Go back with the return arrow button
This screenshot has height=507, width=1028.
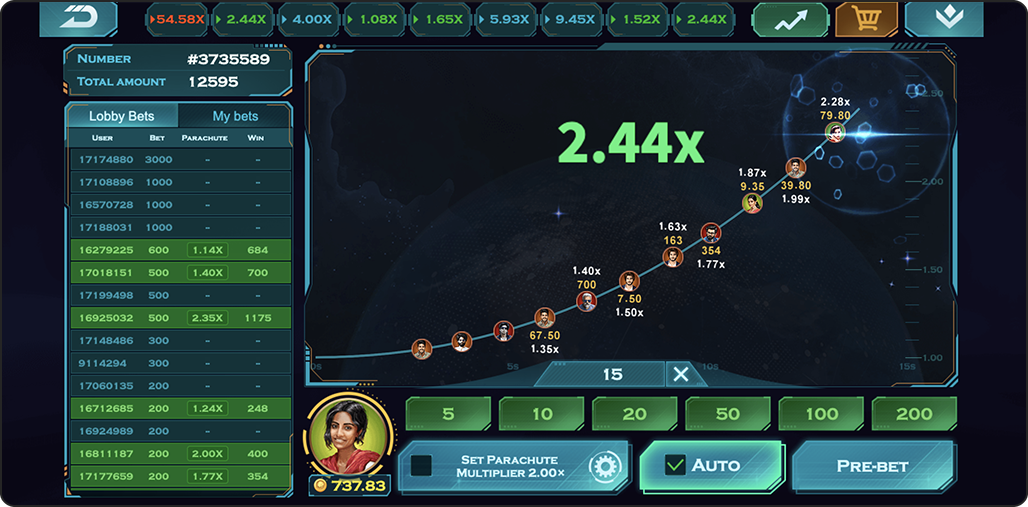pyautogui.click(x=77, y=18)
